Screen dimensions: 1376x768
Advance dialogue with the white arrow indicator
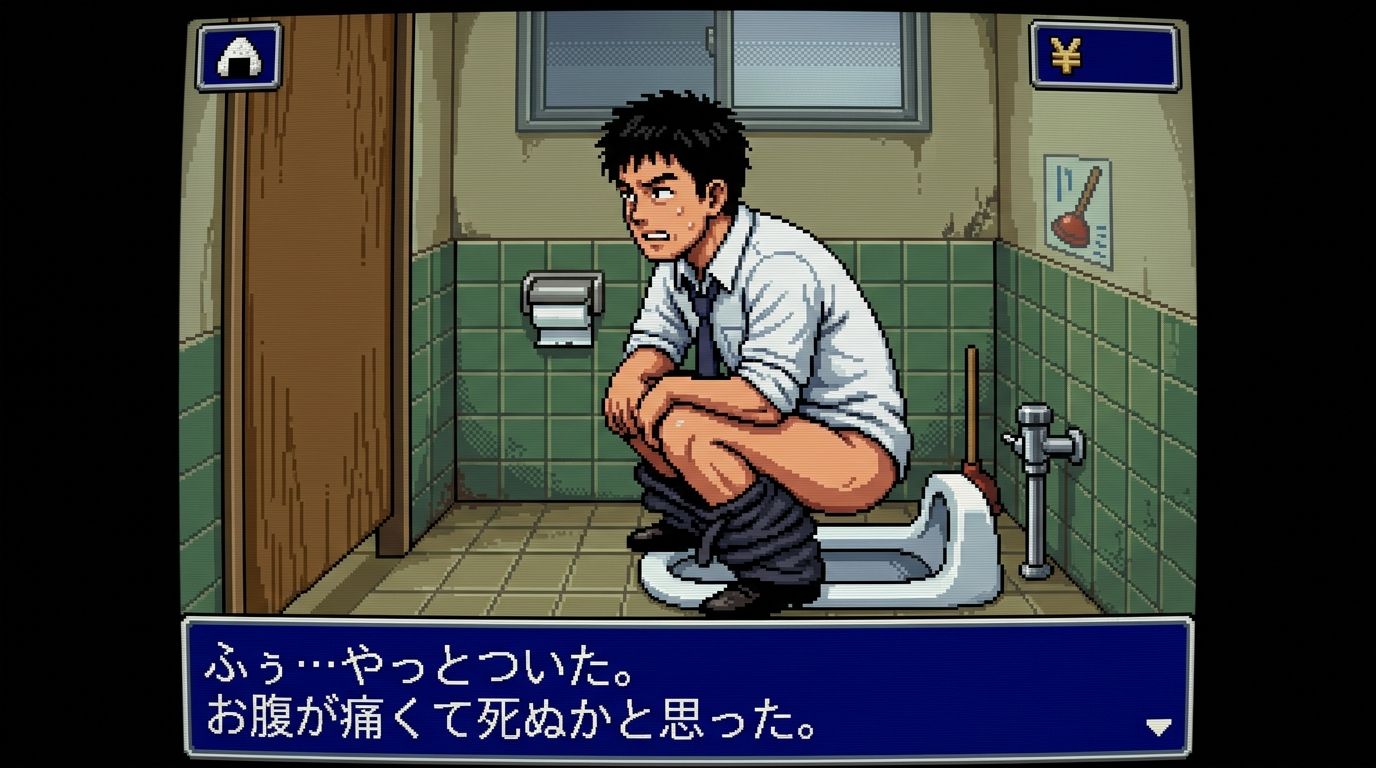1158,727
